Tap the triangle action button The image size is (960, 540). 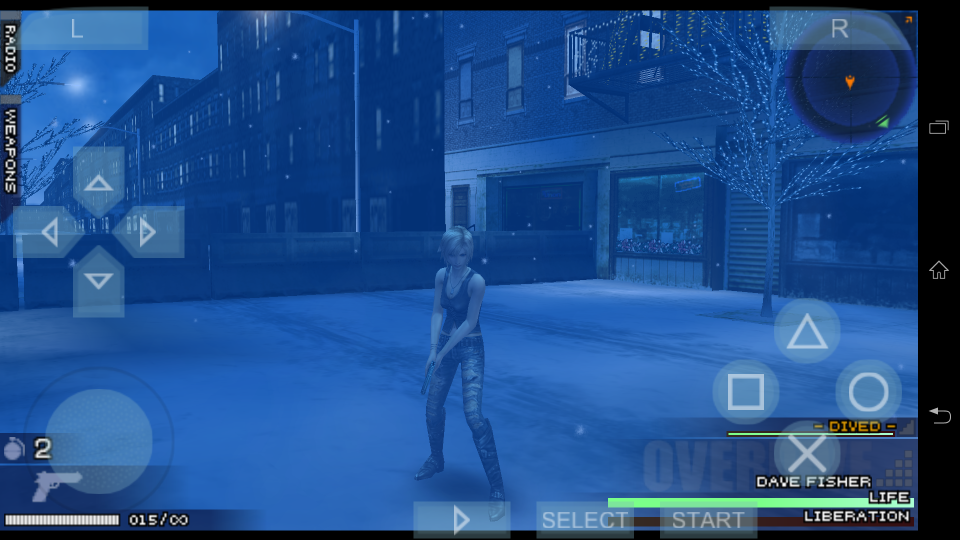point(806,331)
